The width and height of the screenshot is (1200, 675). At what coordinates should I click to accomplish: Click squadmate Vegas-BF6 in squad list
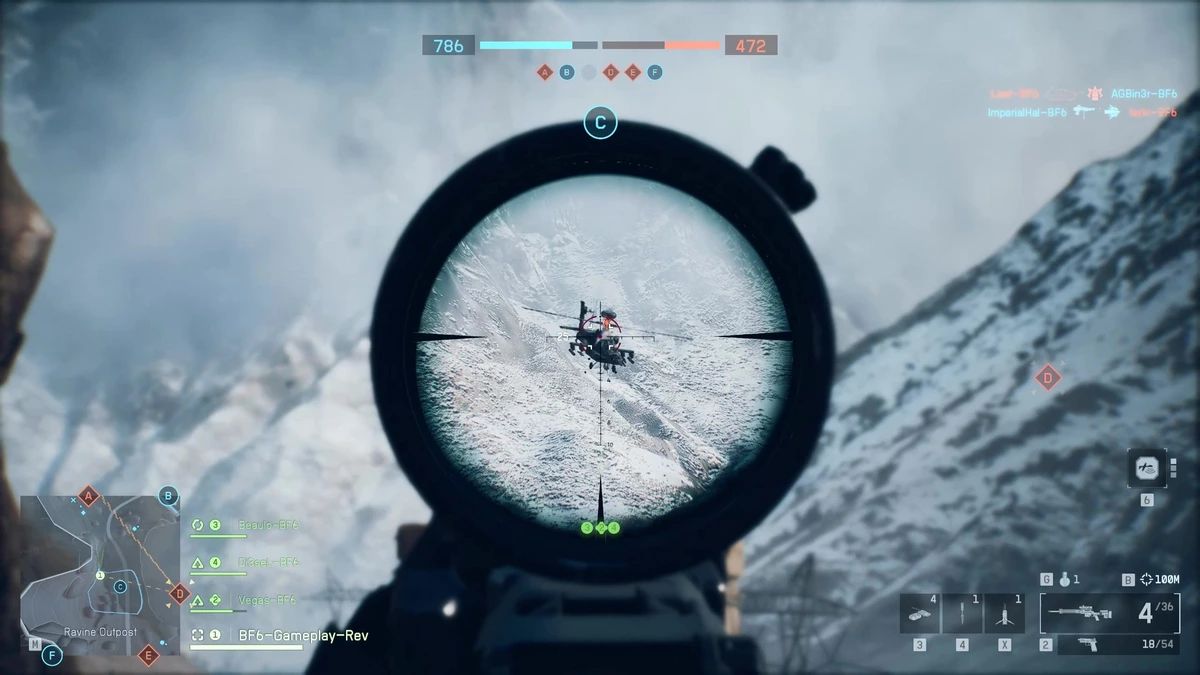(x=267, y=600)
